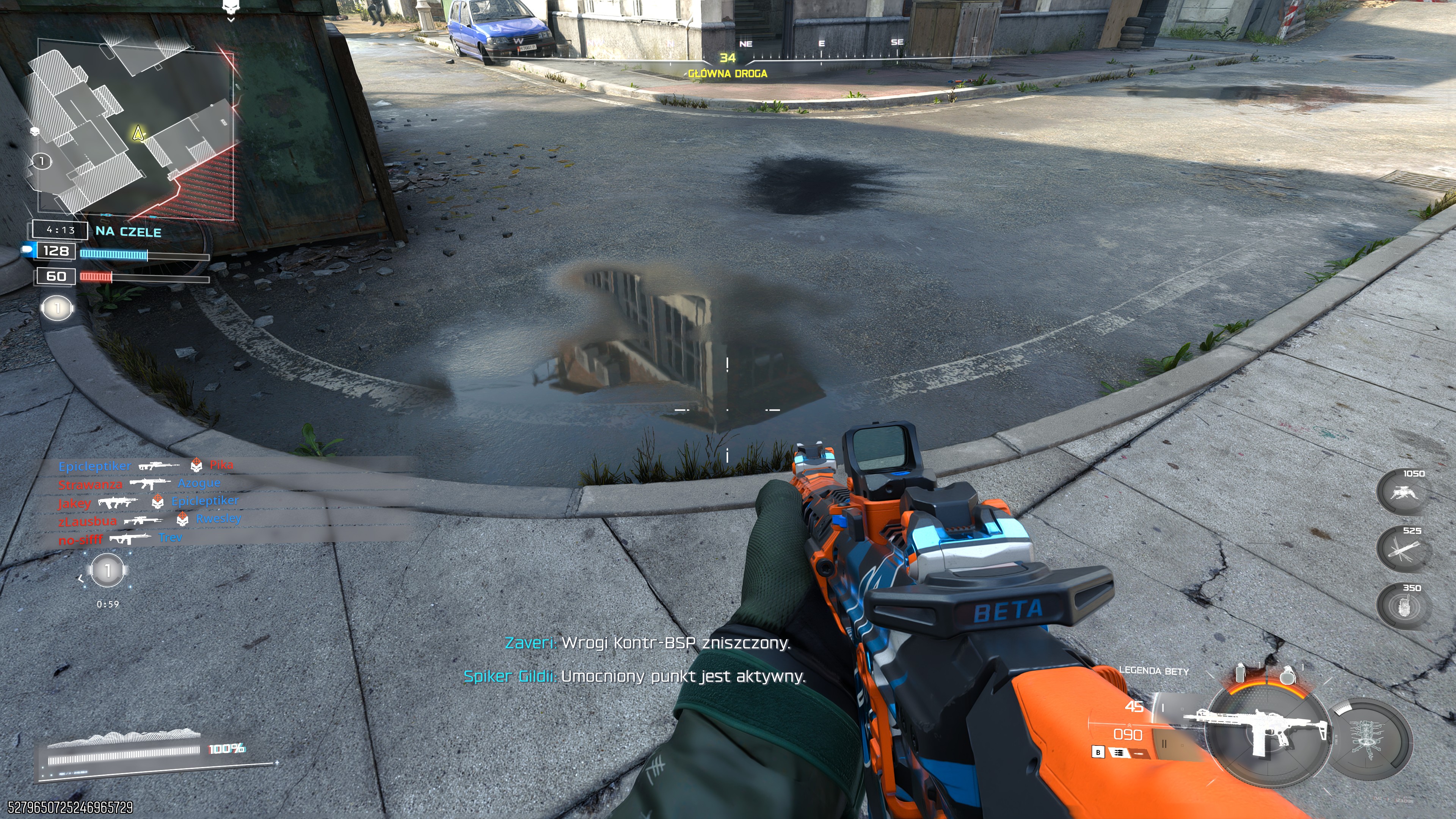This screenshot has height=819, width=1456.
Task: Select the zLausbua and Rwesley kill feed entry
Action: click(x=150, y=519)
